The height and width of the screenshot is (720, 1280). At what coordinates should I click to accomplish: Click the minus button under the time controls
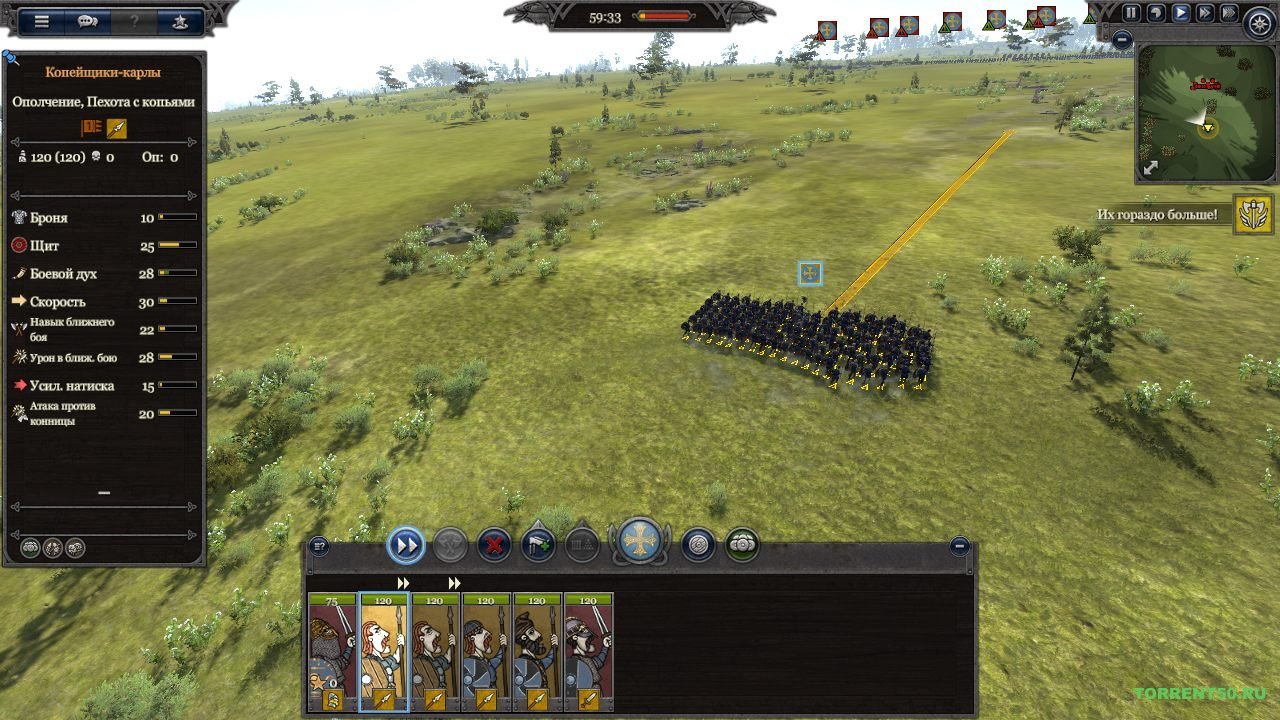[1122, 40]
